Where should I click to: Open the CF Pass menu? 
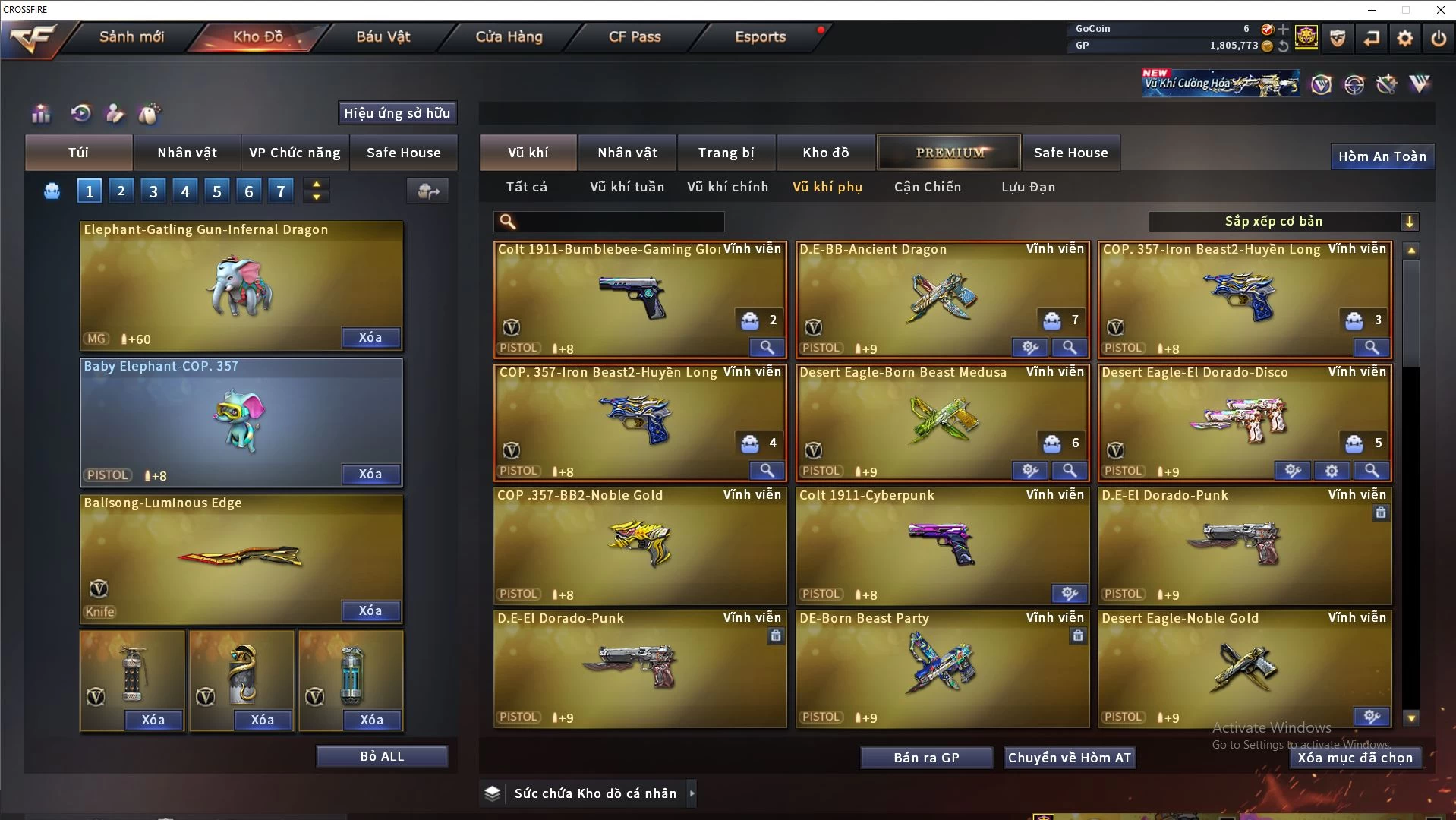click(x=635, y=36)
